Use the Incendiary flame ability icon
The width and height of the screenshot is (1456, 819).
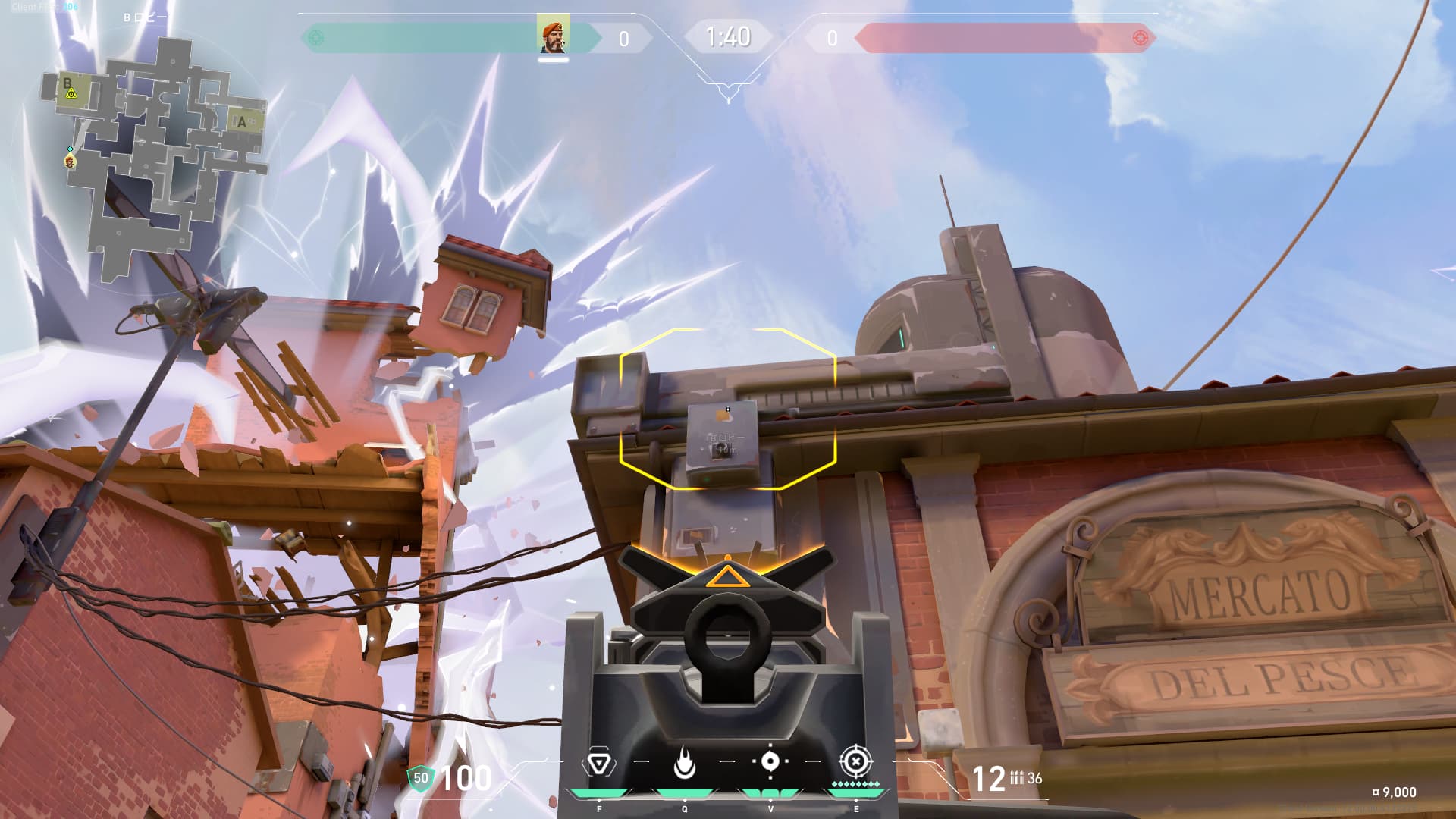684,763
